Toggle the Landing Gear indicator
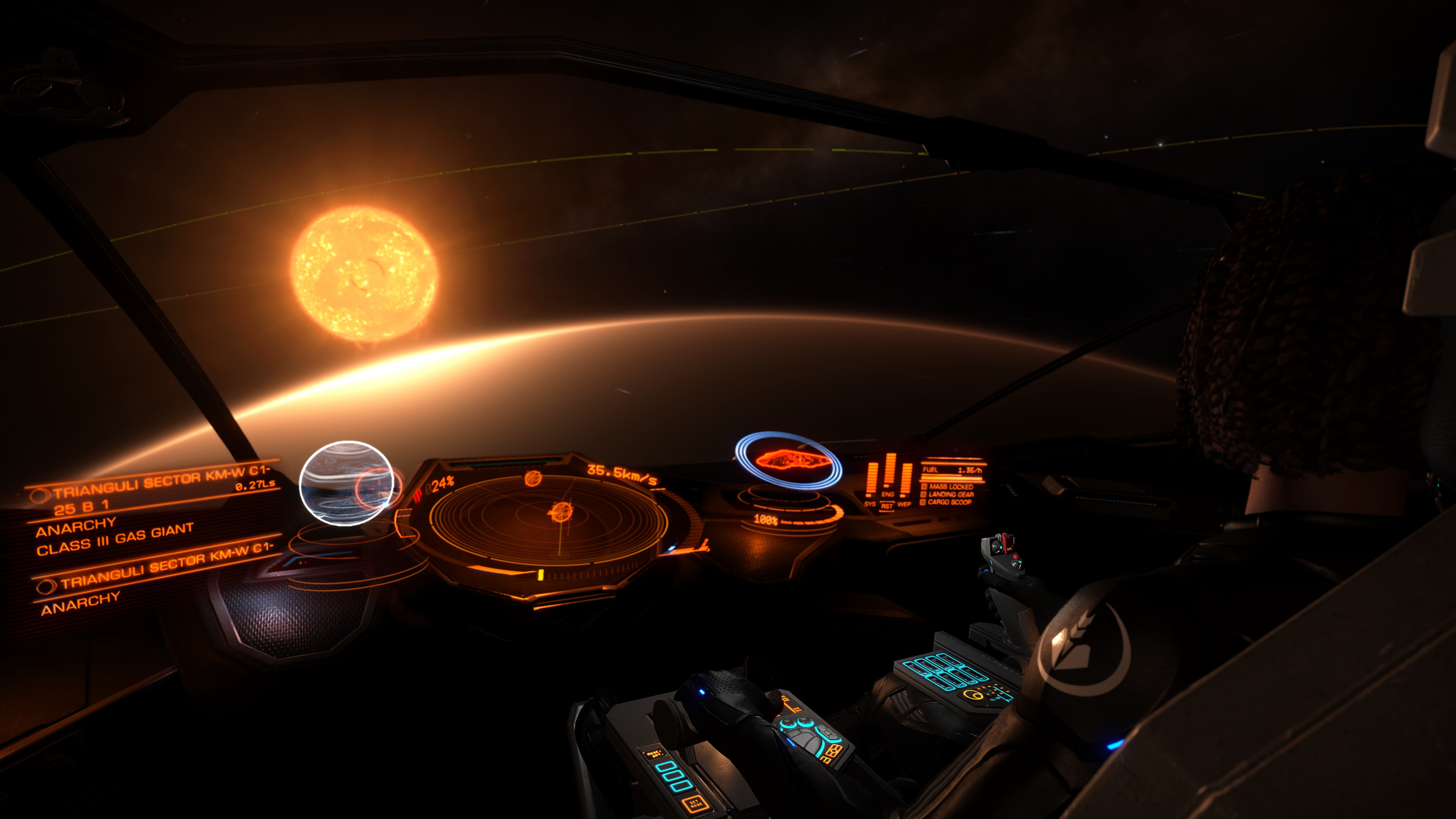Image resolution: width=1456 pixels, height=819 pixels. click(950, 494)
